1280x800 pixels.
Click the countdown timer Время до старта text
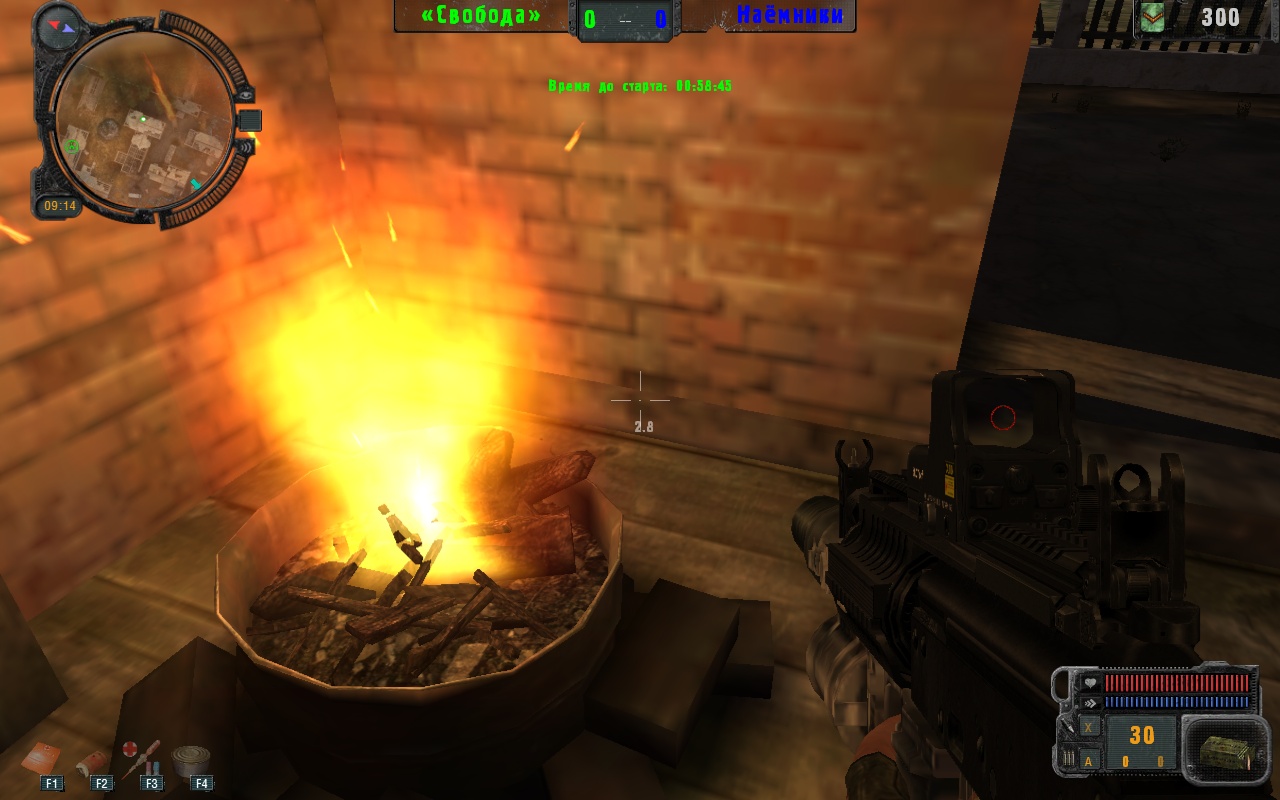(x=640, y=87)
